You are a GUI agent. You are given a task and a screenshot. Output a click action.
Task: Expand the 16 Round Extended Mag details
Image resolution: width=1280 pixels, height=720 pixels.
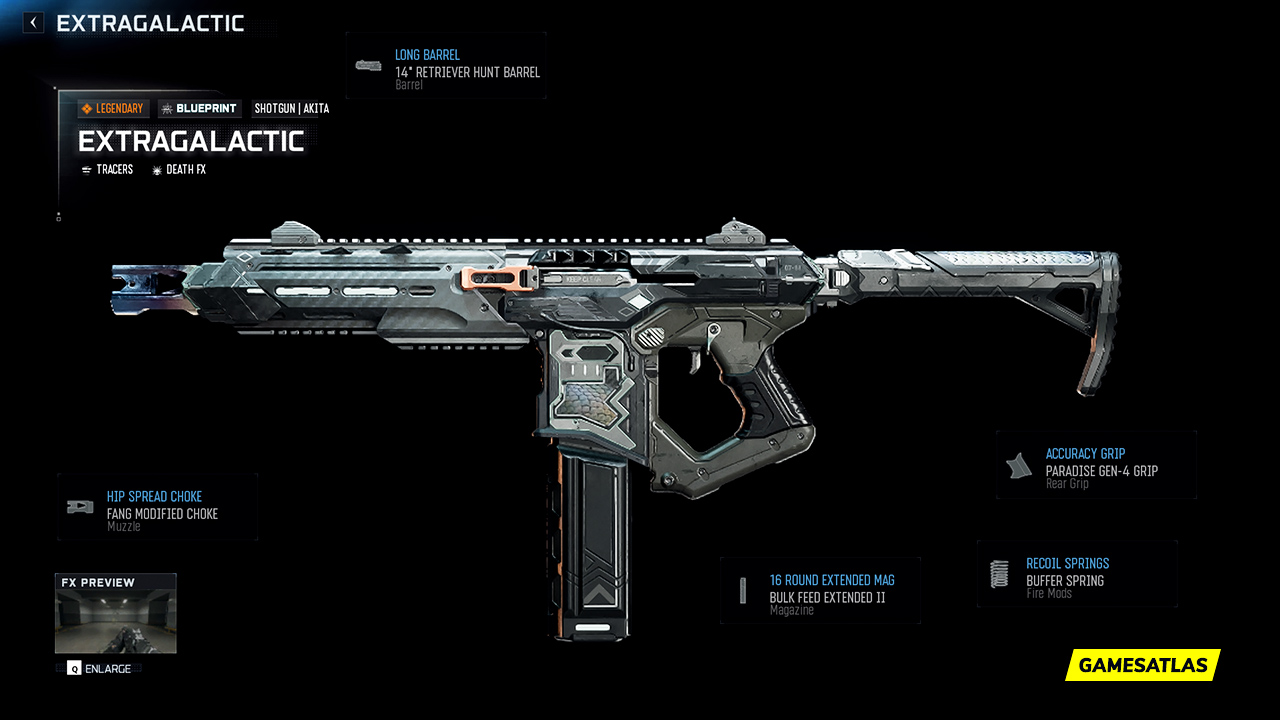(820, 590)
